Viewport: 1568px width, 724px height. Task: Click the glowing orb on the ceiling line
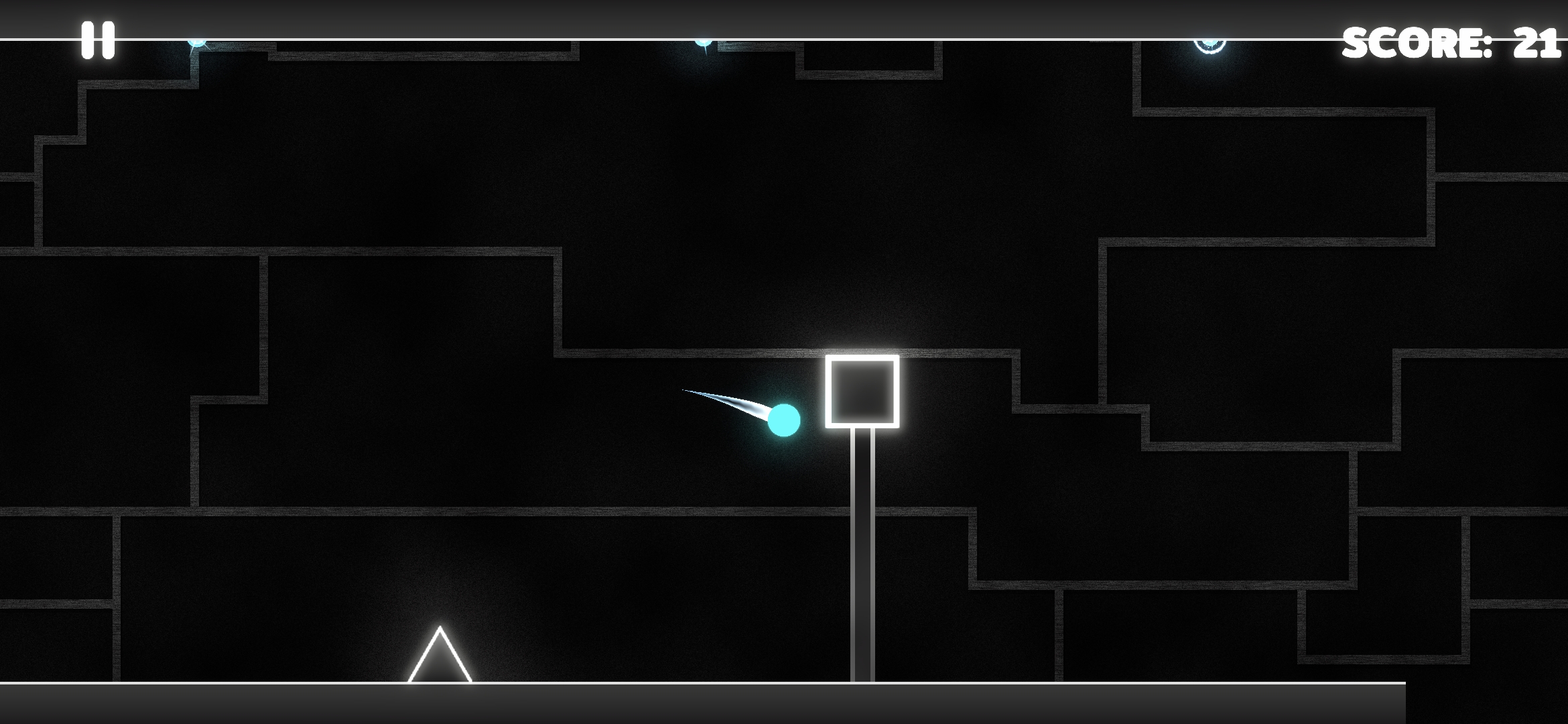pos(1210,46)
